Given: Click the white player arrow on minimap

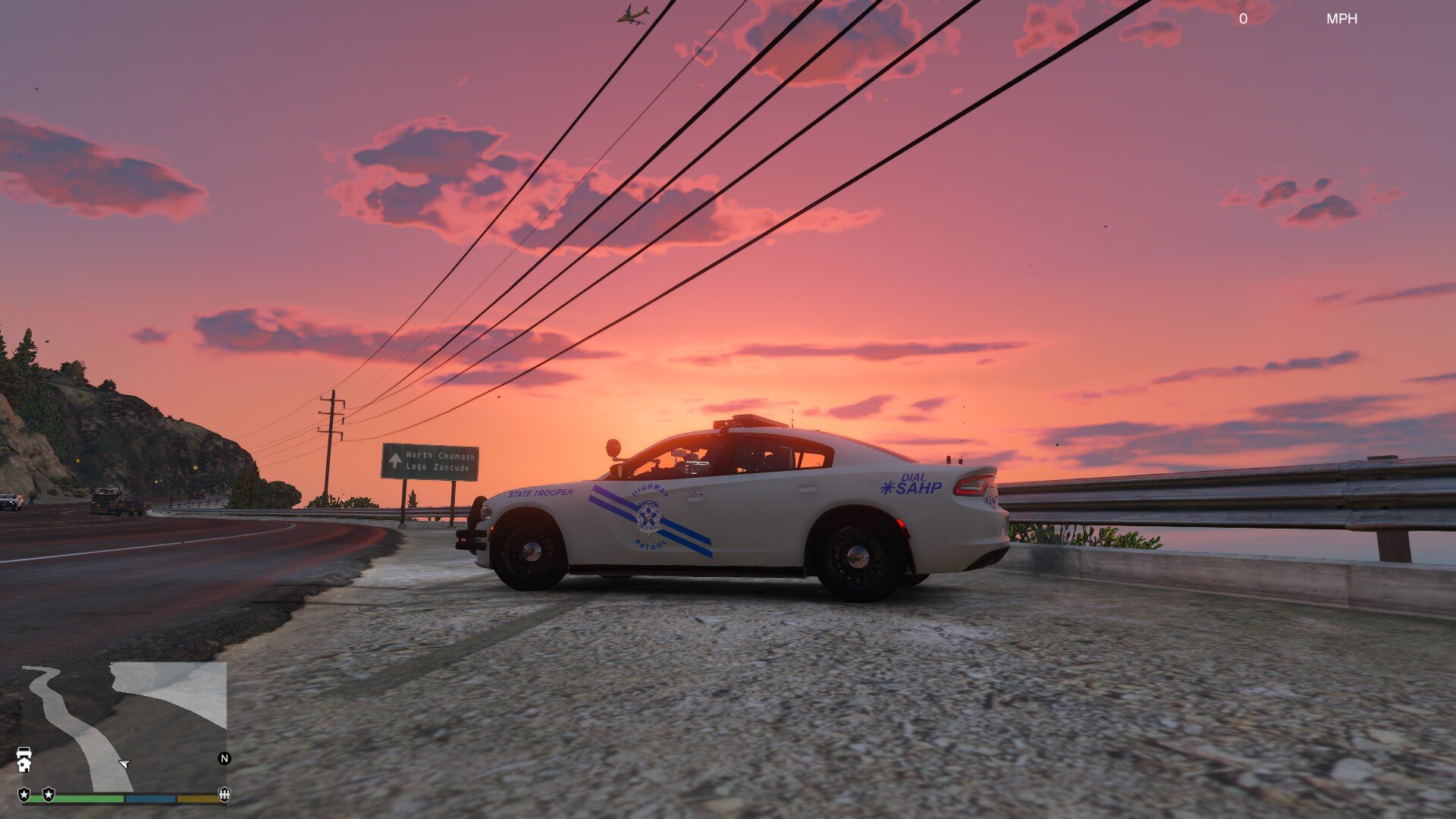Looking at the screenshot, I should pos(125,764).
